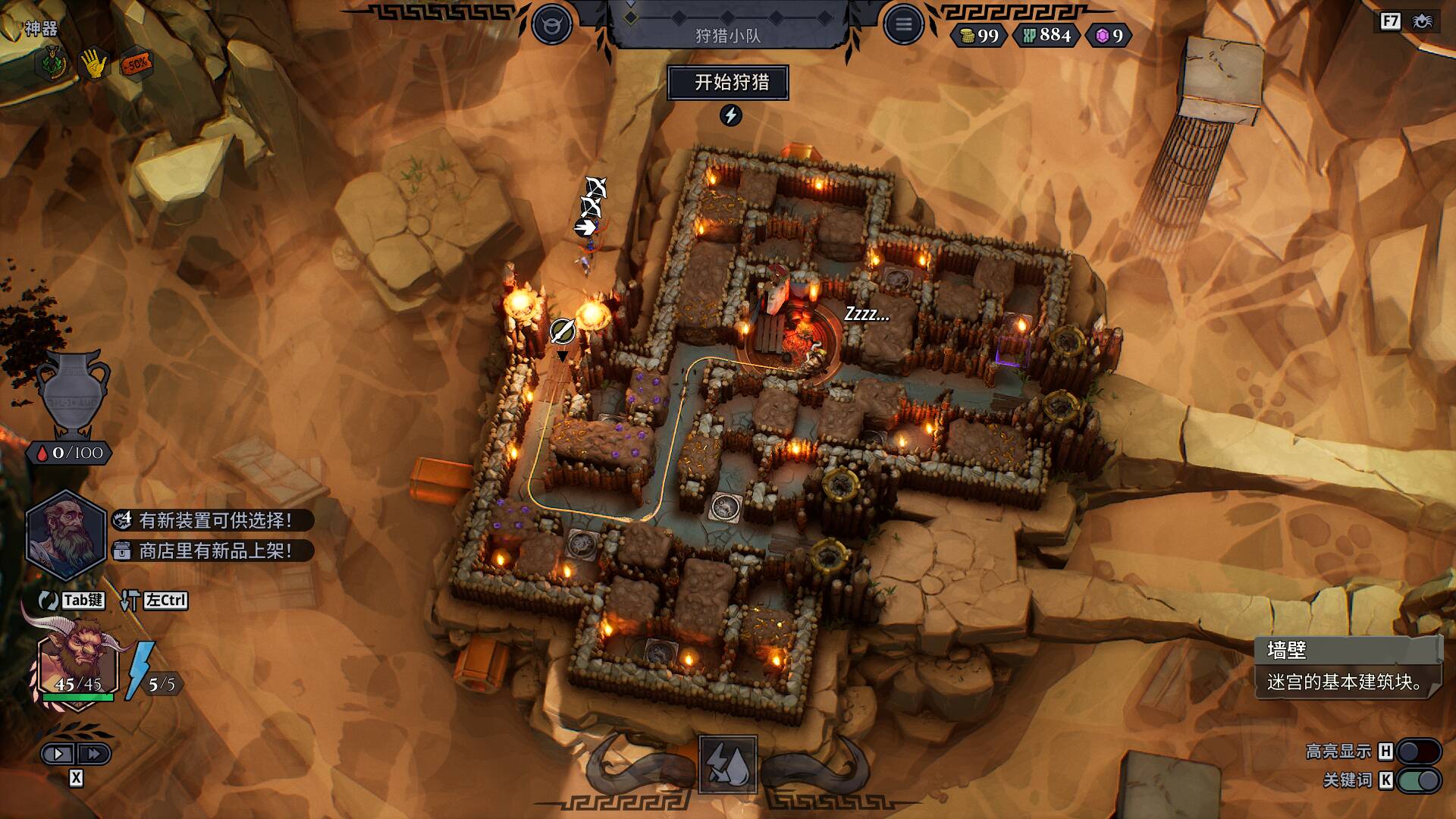Viewport: 1456px width, 819px height.
Task: Inspect the laurel wreath artifact
Action: [51, 64]
